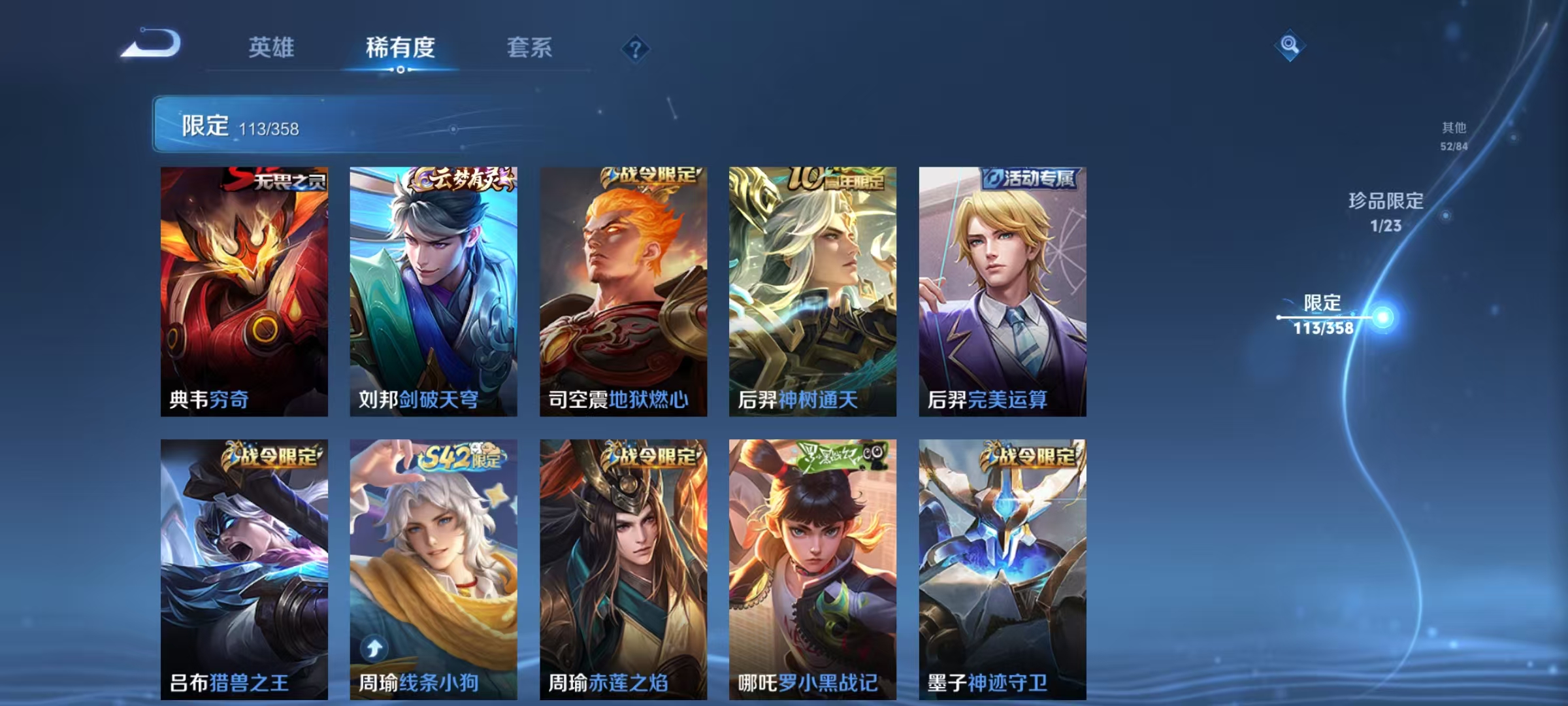The height and width of the screenshot is (706, 1568).
Task: Open the help question mark icon
Action: point(636,49)
